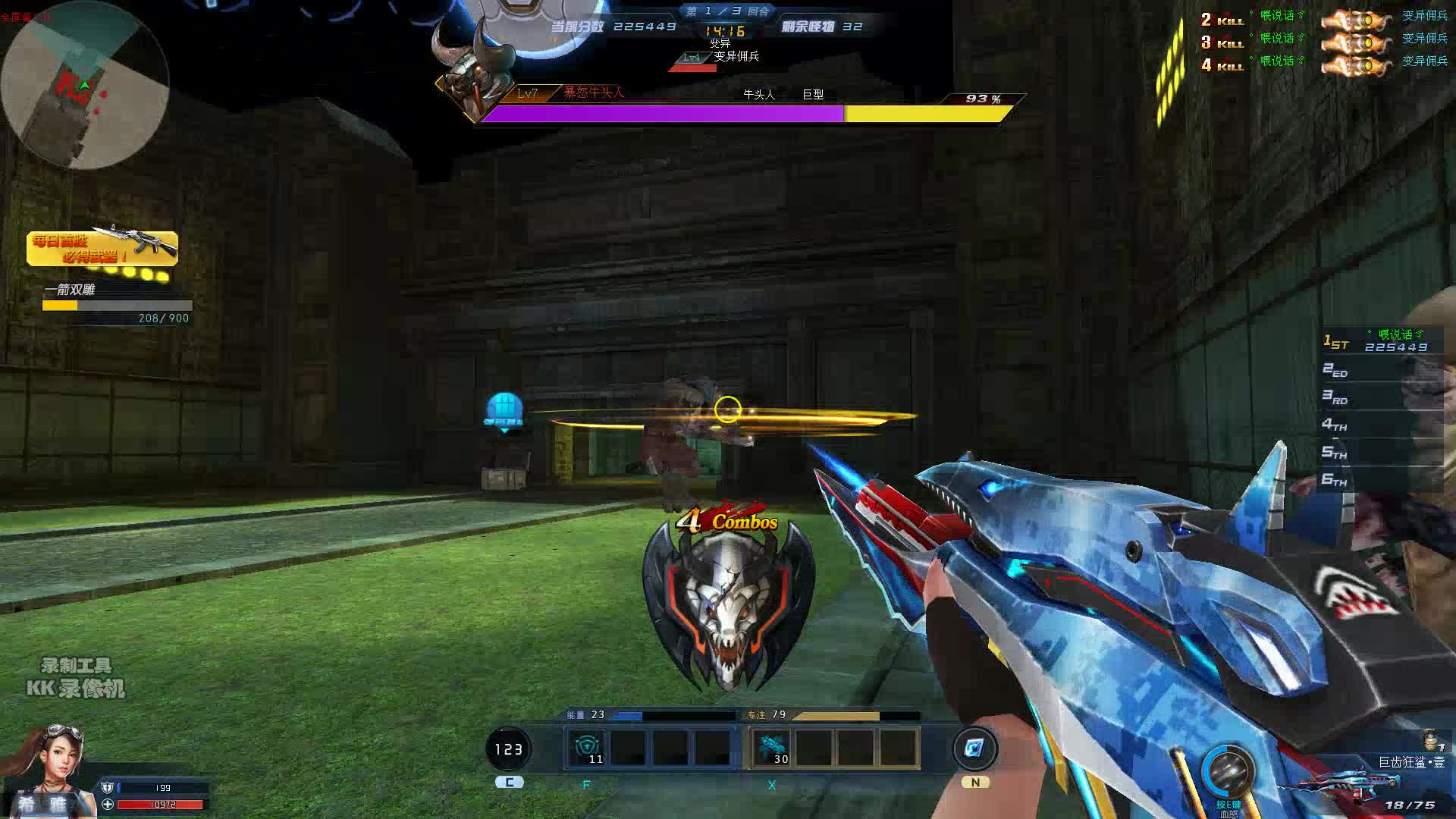Select the shield-upgrade skill slot

pos(587,748)
